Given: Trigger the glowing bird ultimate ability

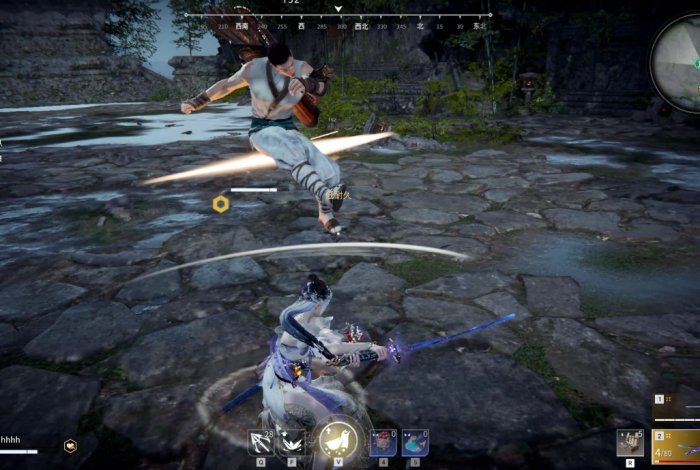Looking at the screenshot, I should [x=338, y=441].
